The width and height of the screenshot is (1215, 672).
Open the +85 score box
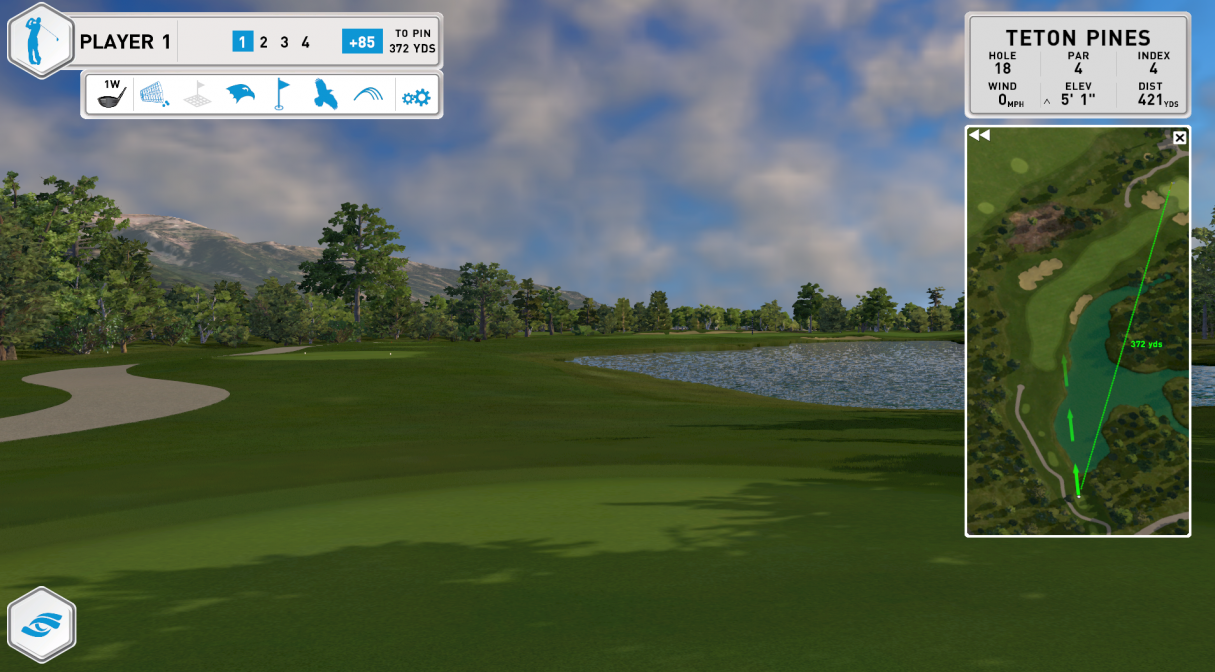click(x=362, y=42)
